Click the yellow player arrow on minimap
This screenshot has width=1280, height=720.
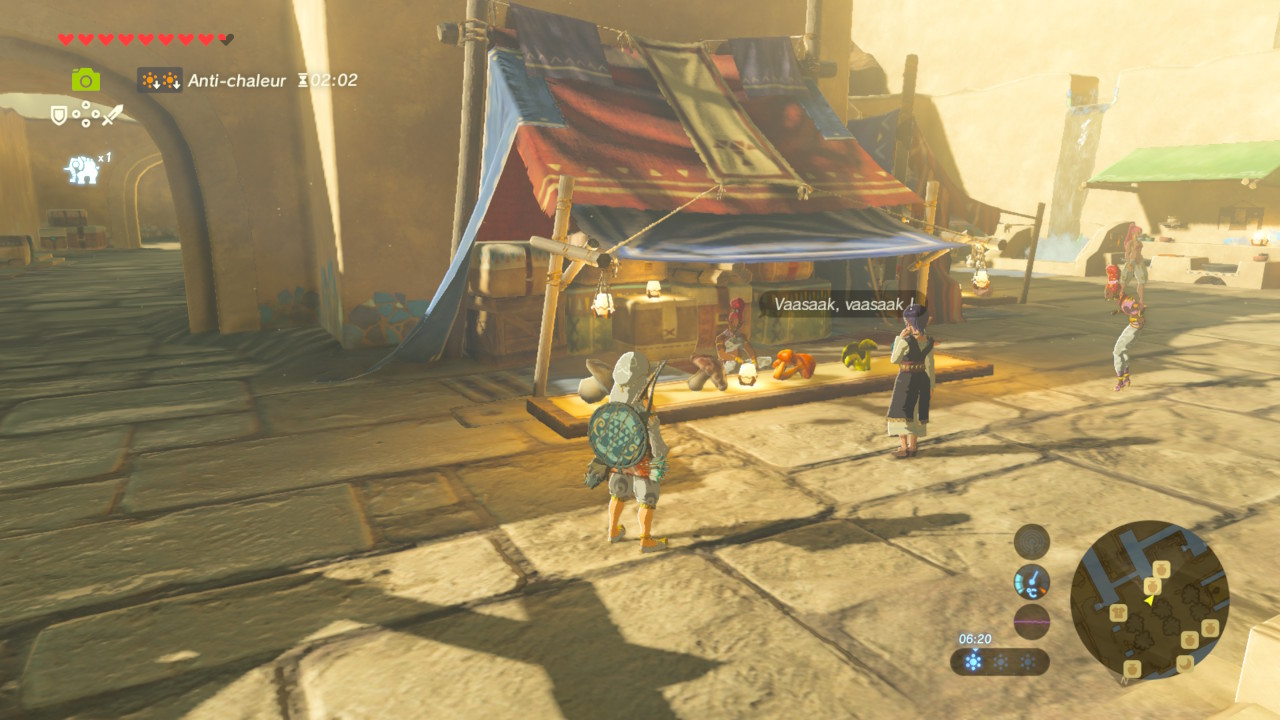tap(1149, 599)
